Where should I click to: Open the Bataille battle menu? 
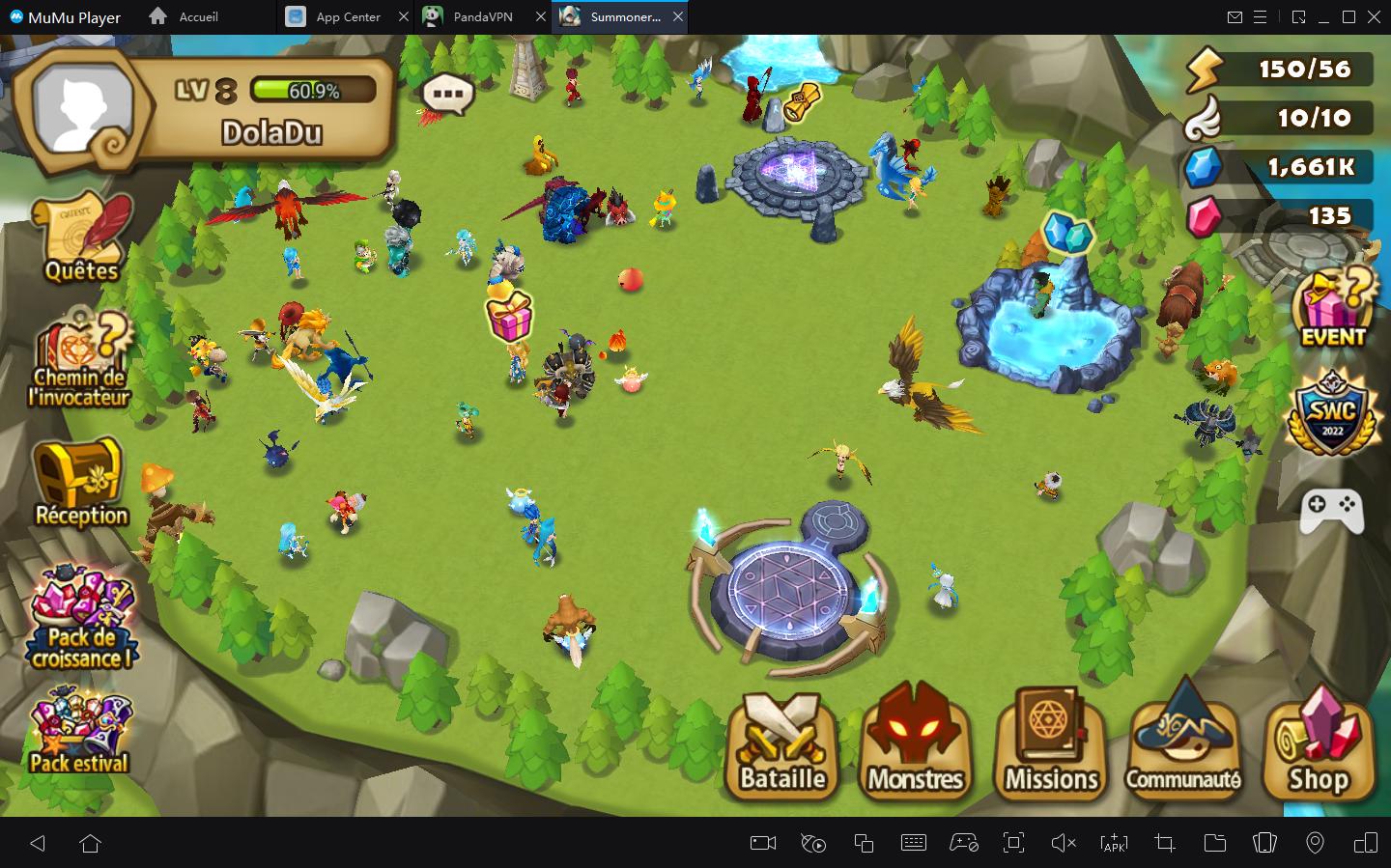click(782, 745)
